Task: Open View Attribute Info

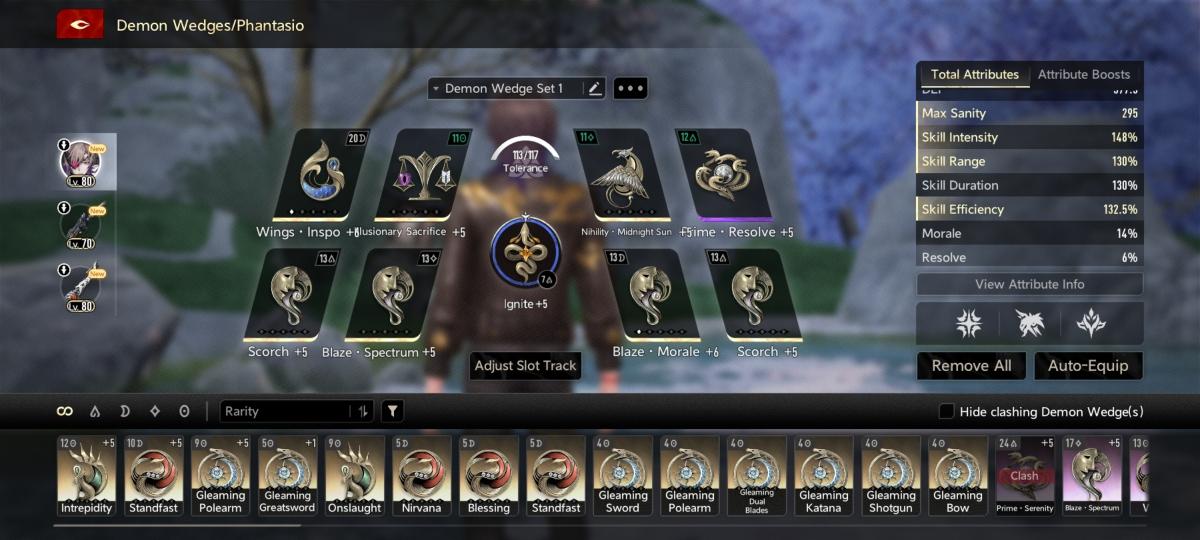Action: point(1029,284)
